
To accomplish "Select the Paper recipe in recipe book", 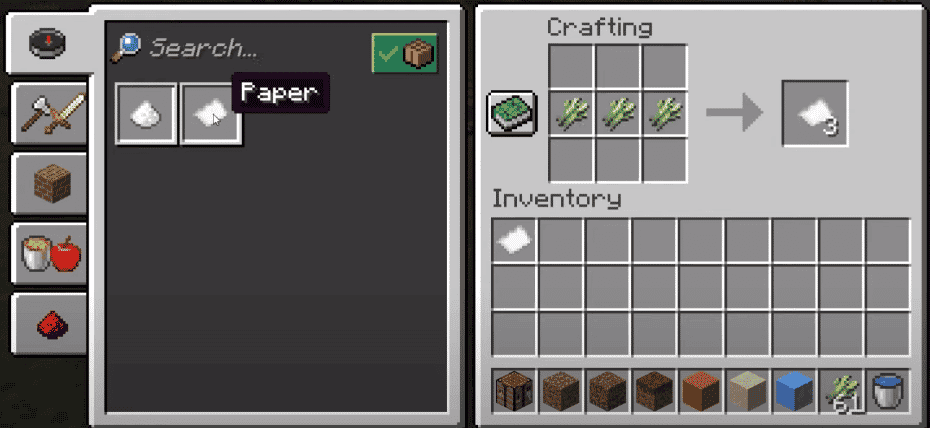I will (211, 113).
